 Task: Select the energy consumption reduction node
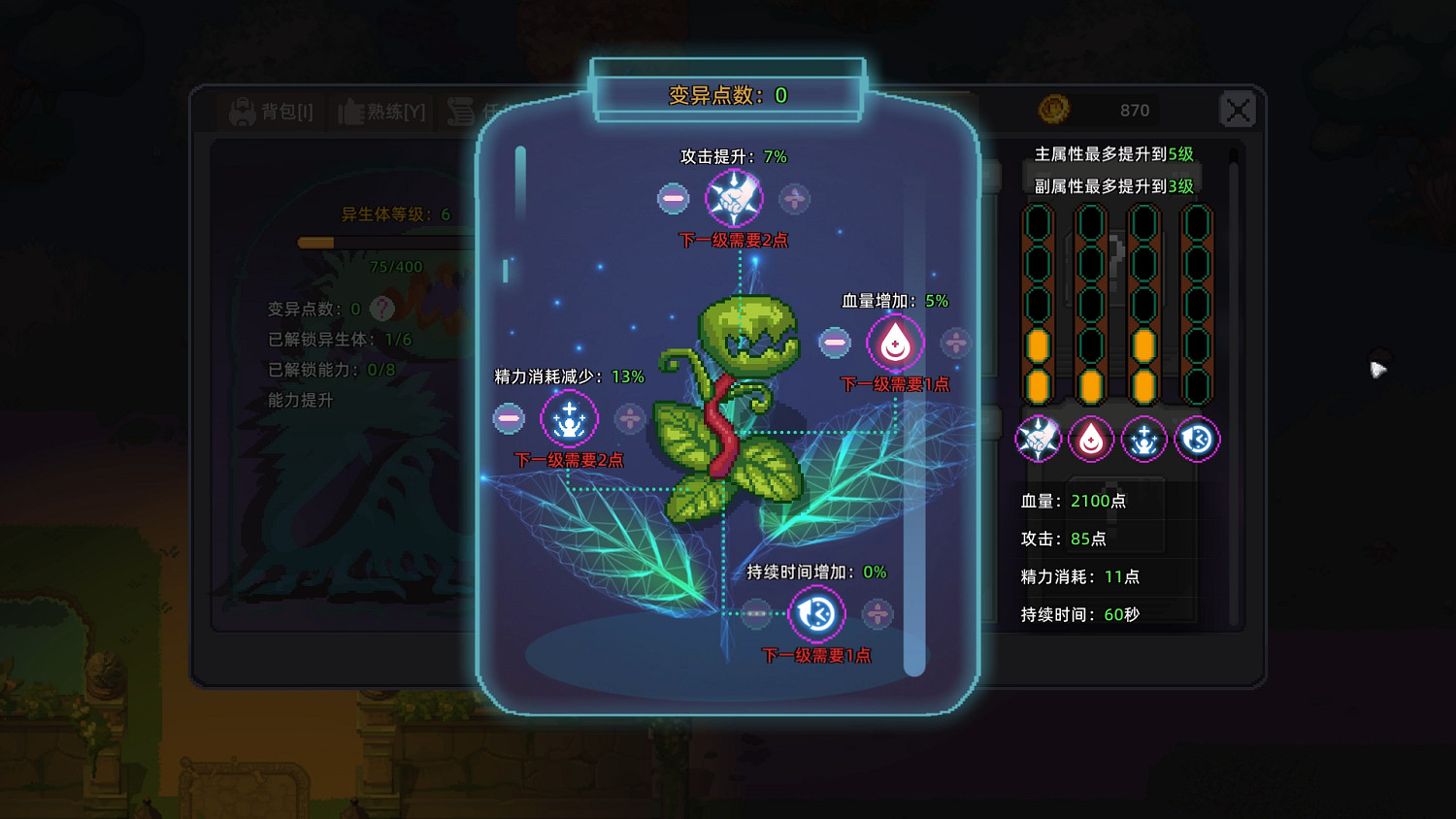[x=569, y=419]
